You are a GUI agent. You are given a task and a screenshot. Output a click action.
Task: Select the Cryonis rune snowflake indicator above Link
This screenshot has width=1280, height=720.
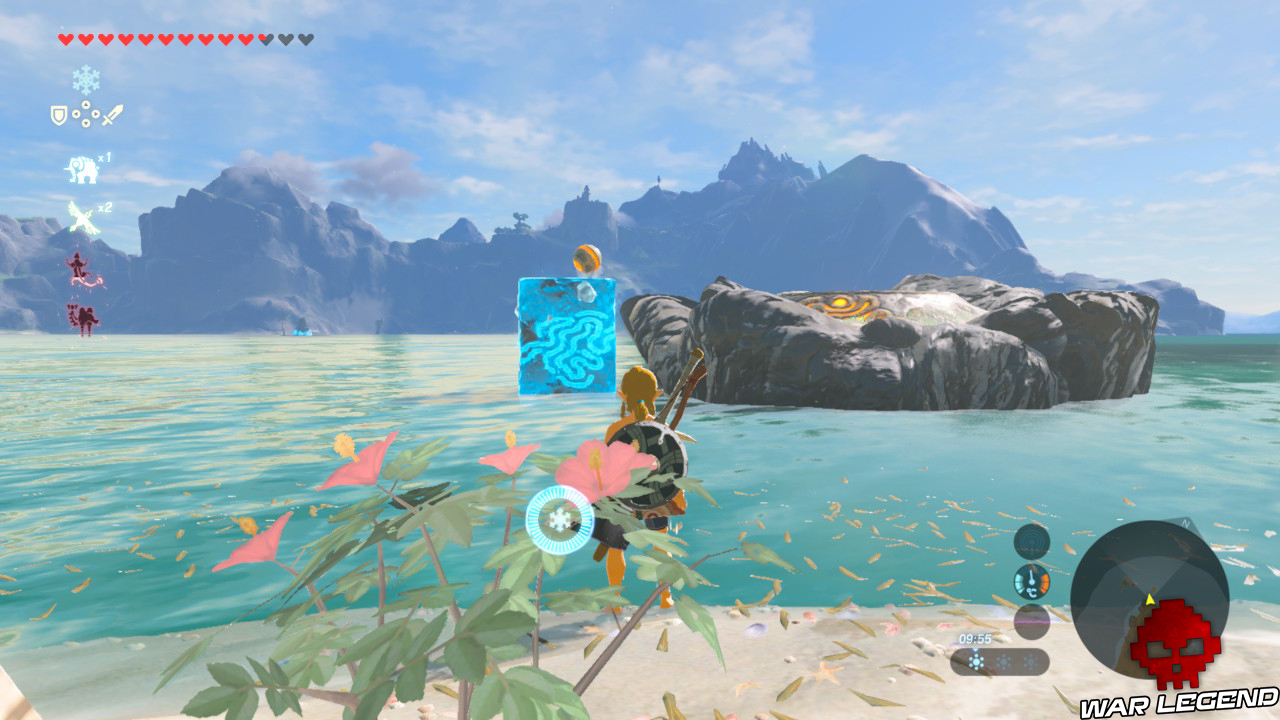(x=560, y=520)
